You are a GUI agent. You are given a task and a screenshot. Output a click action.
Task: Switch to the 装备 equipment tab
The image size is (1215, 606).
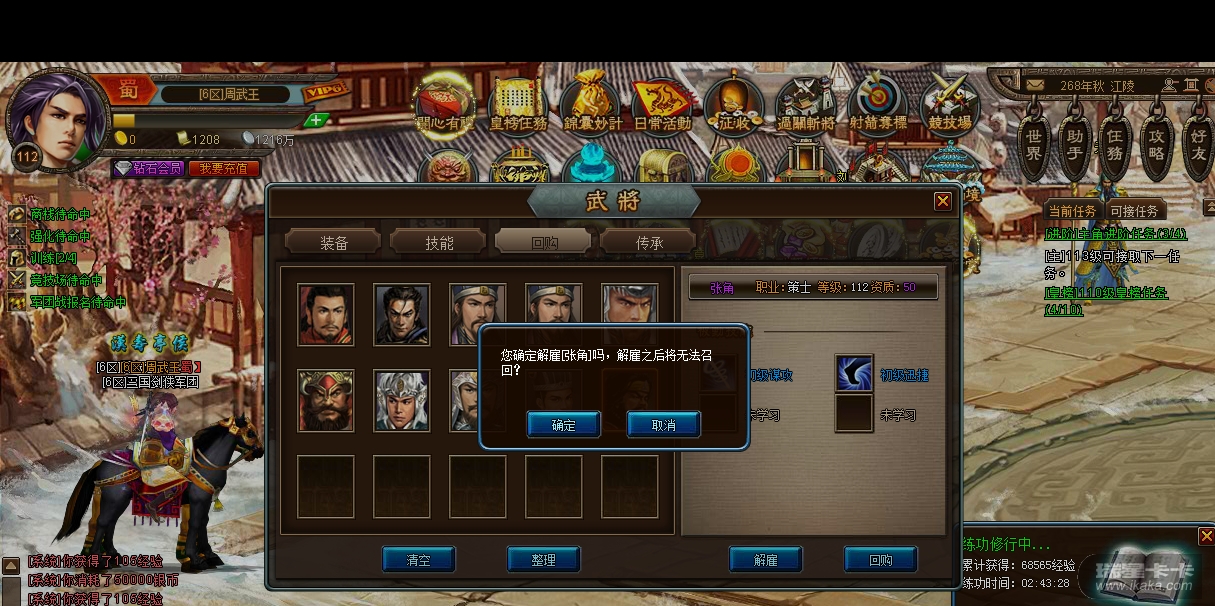[x=334, y=242]
